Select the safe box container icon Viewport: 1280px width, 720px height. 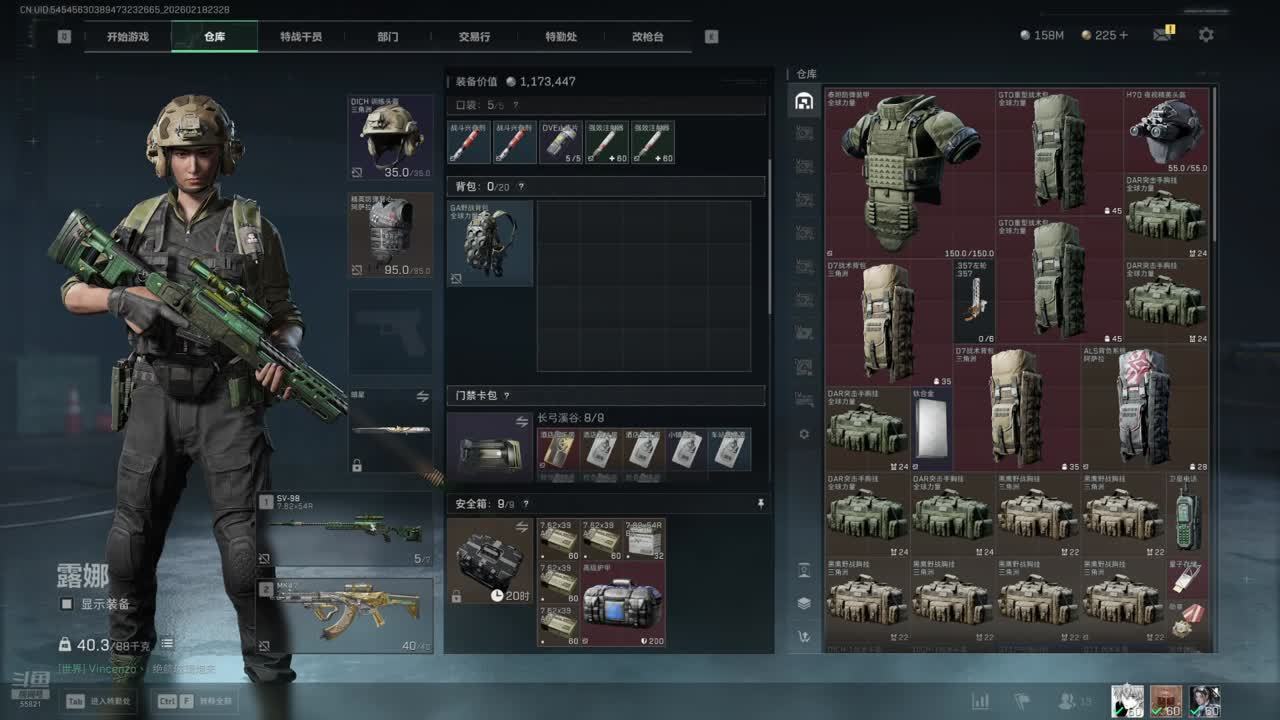pyautogui.click(x=489, y=561)
